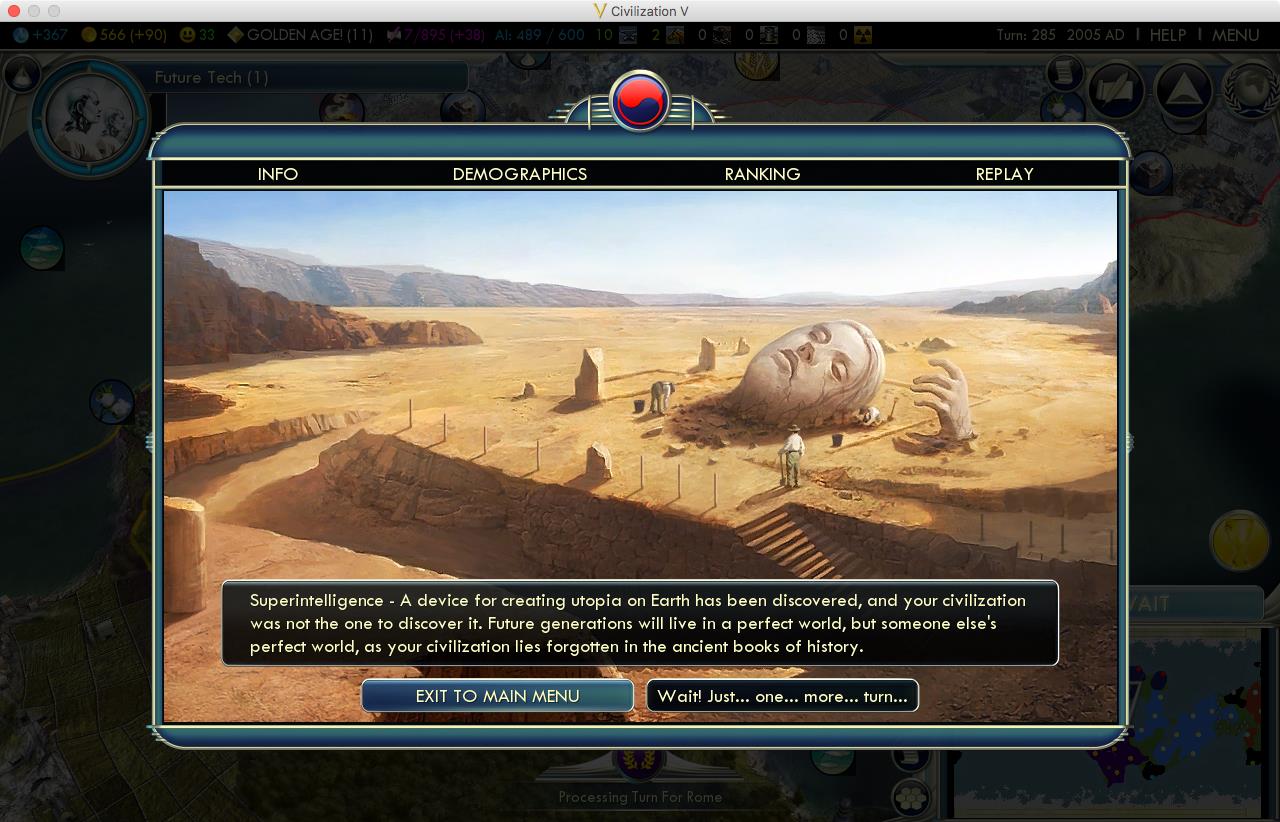This screenshot has height=822, width=1280.
Task: Click EXIT TO MAIN MENU
Action: click(497, 695)
